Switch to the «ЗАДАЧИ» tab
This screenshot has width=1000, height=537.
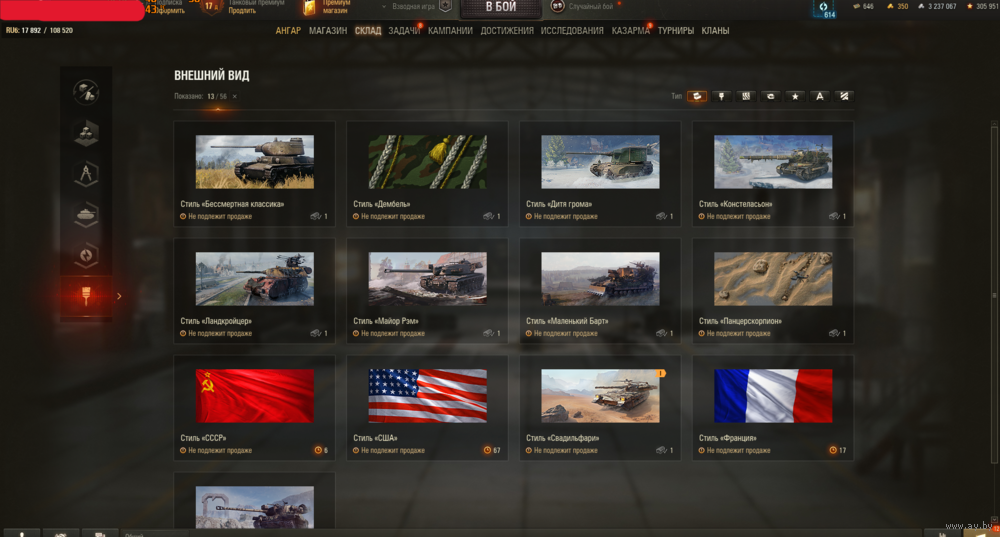point(404,31)
